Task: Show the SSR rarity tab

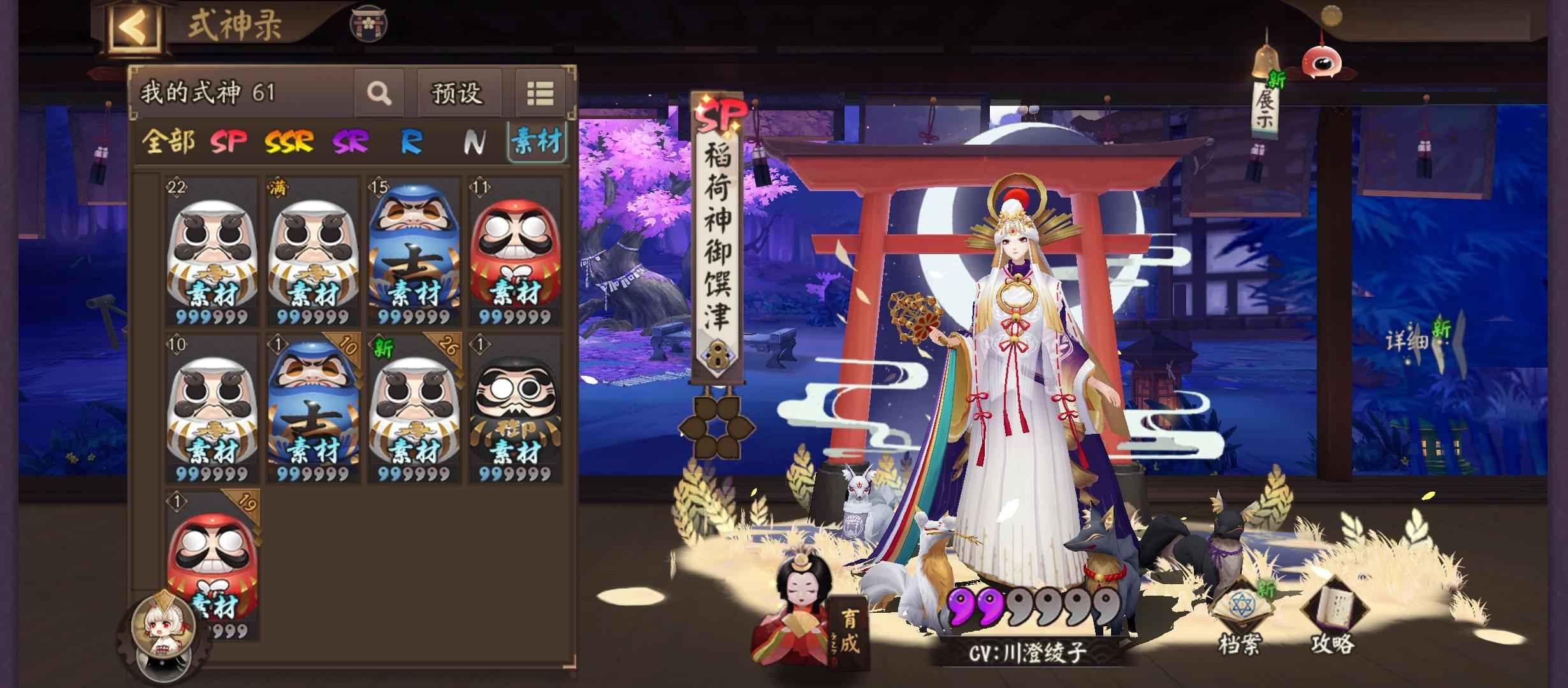Action: (x=289, y=141)
